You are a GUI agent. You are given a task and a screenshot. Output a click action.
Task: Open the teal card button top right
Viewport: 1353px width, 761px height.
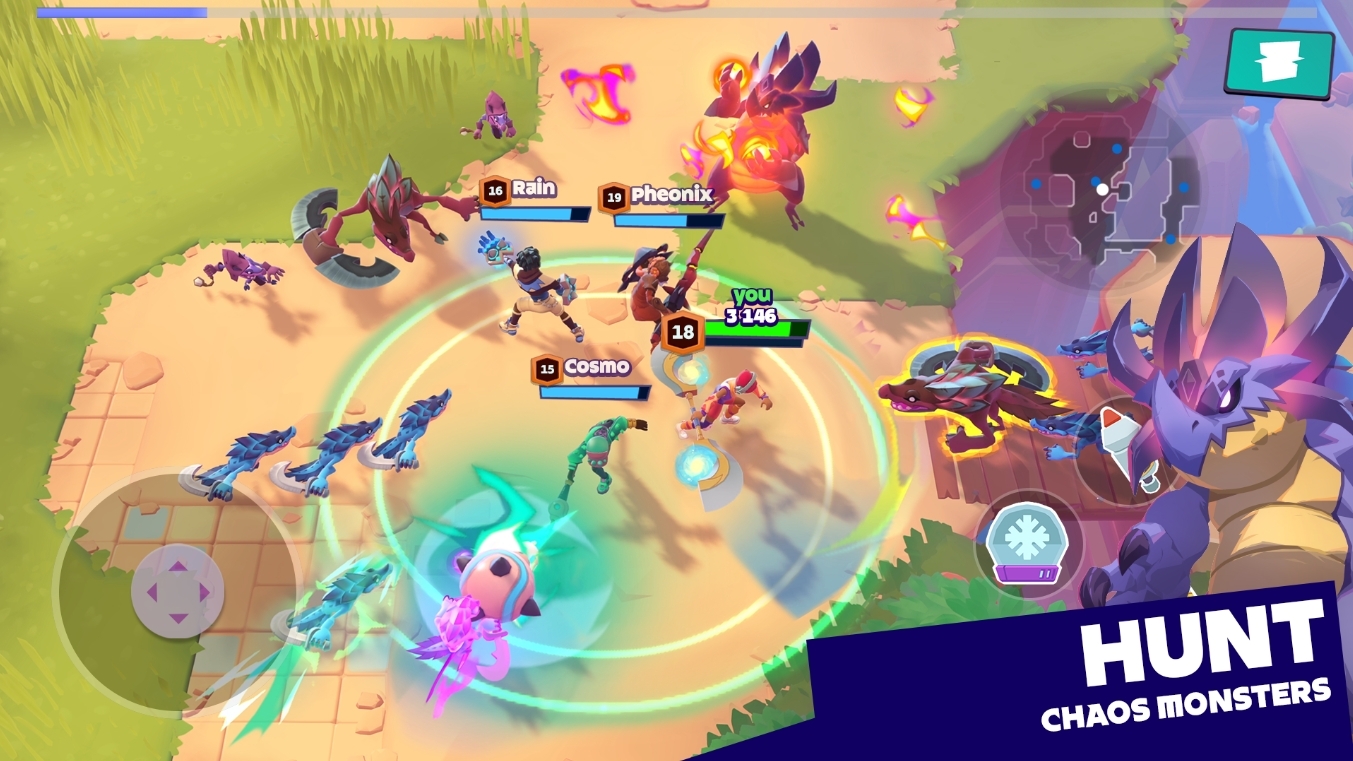click(1277, 65)
